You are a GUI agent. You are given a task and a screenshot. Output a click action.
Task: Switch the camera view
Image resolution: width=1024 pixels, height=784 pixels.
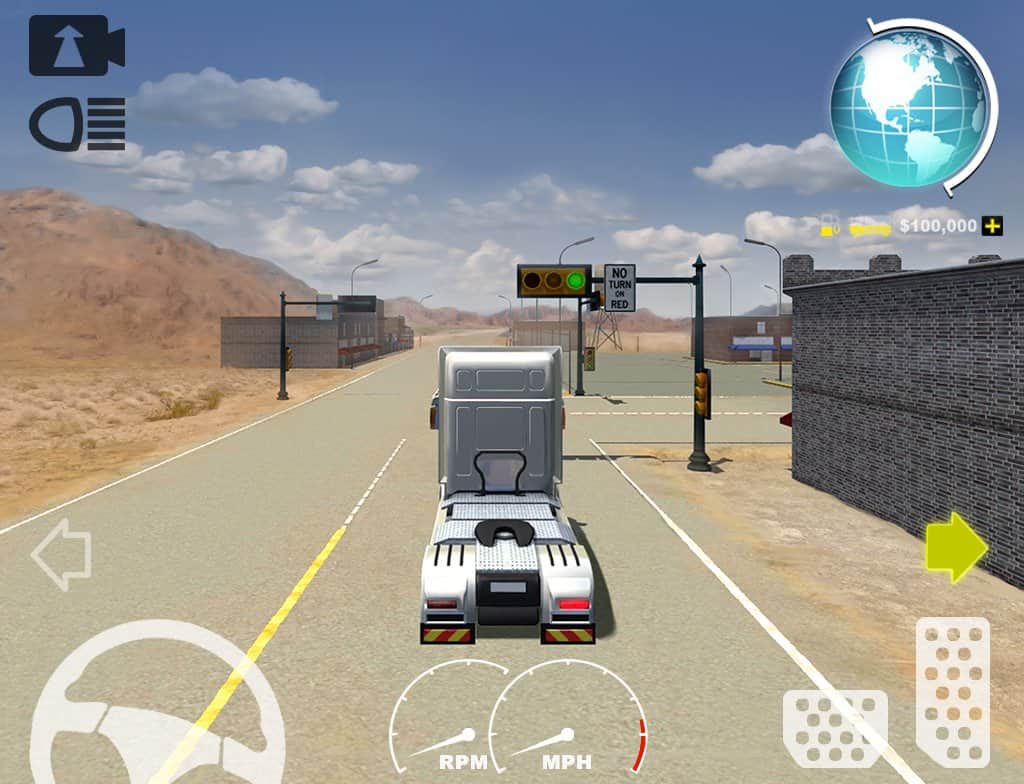pyautogui.click(x=76, y=46)
